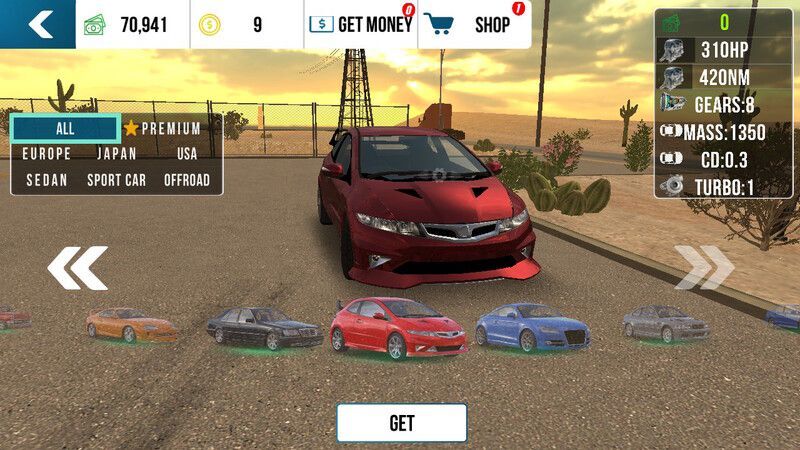This screenshot has height=450, width=800.
Task: Select the grey sedan thumbnail
Action: [x=666, y=323]
